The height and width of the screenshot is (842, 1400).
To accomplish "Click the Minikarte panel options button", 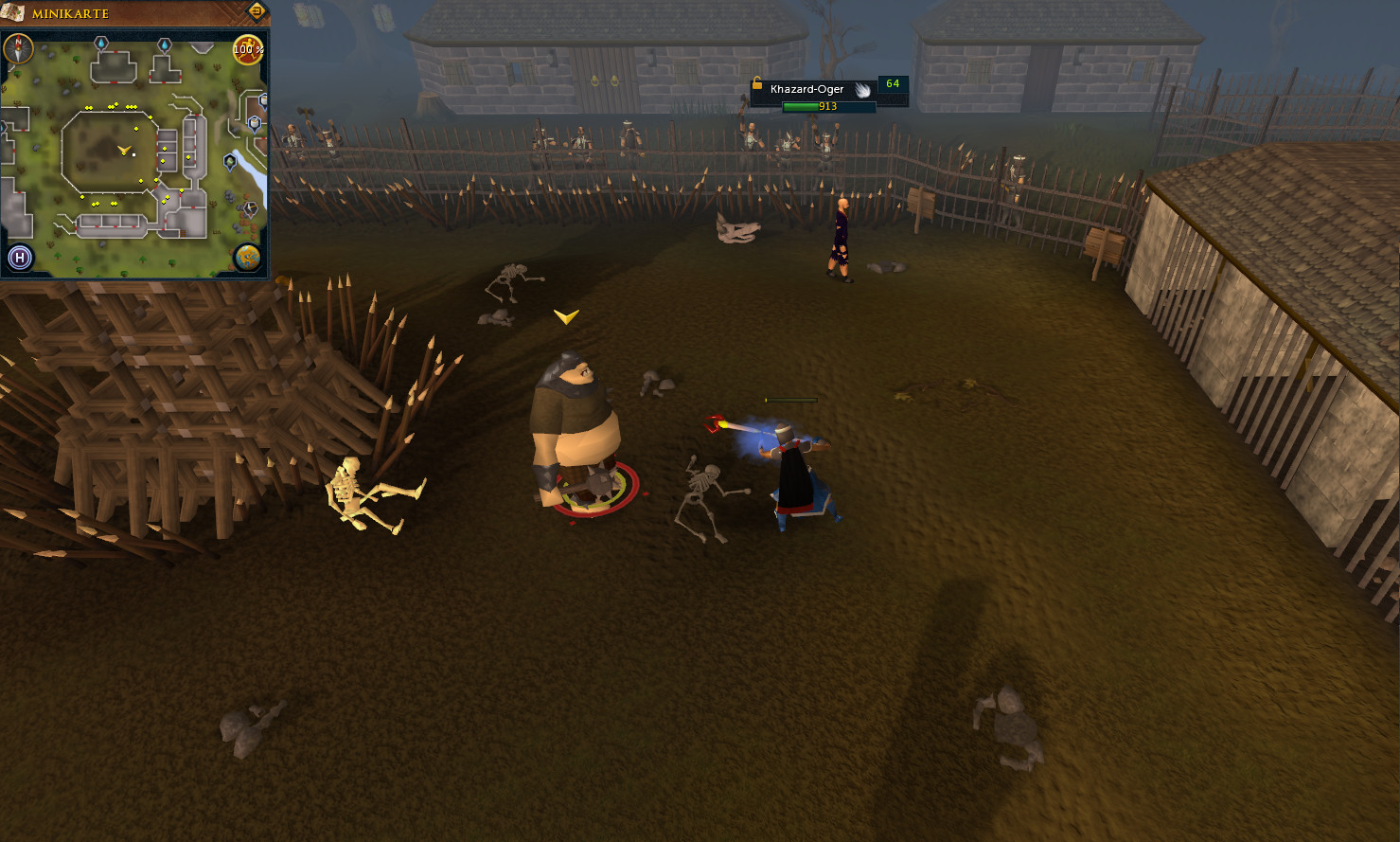I will (x=256, y=11).
